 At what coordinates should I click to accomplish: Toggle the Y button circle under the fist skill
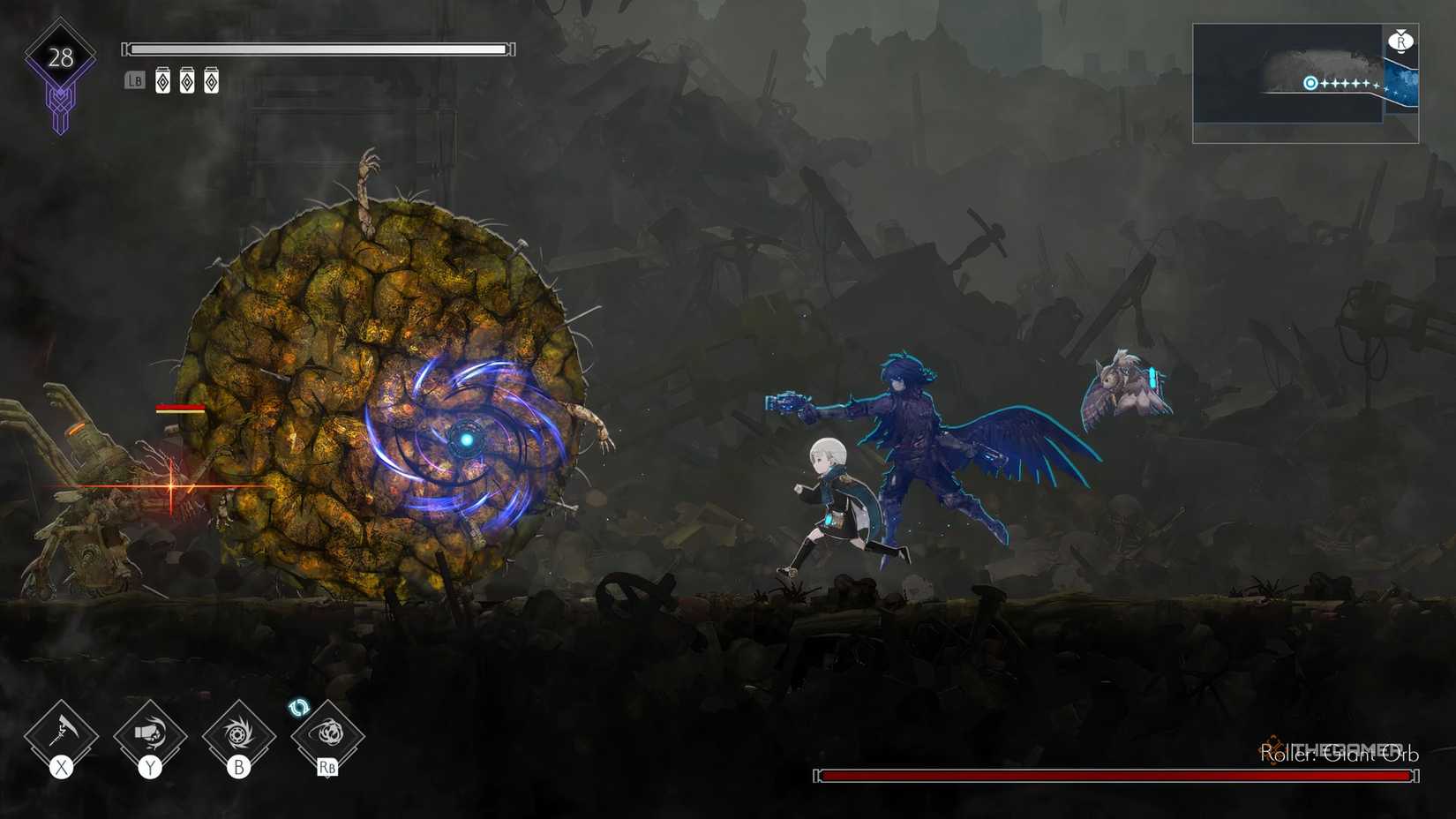tap(150, 767)
